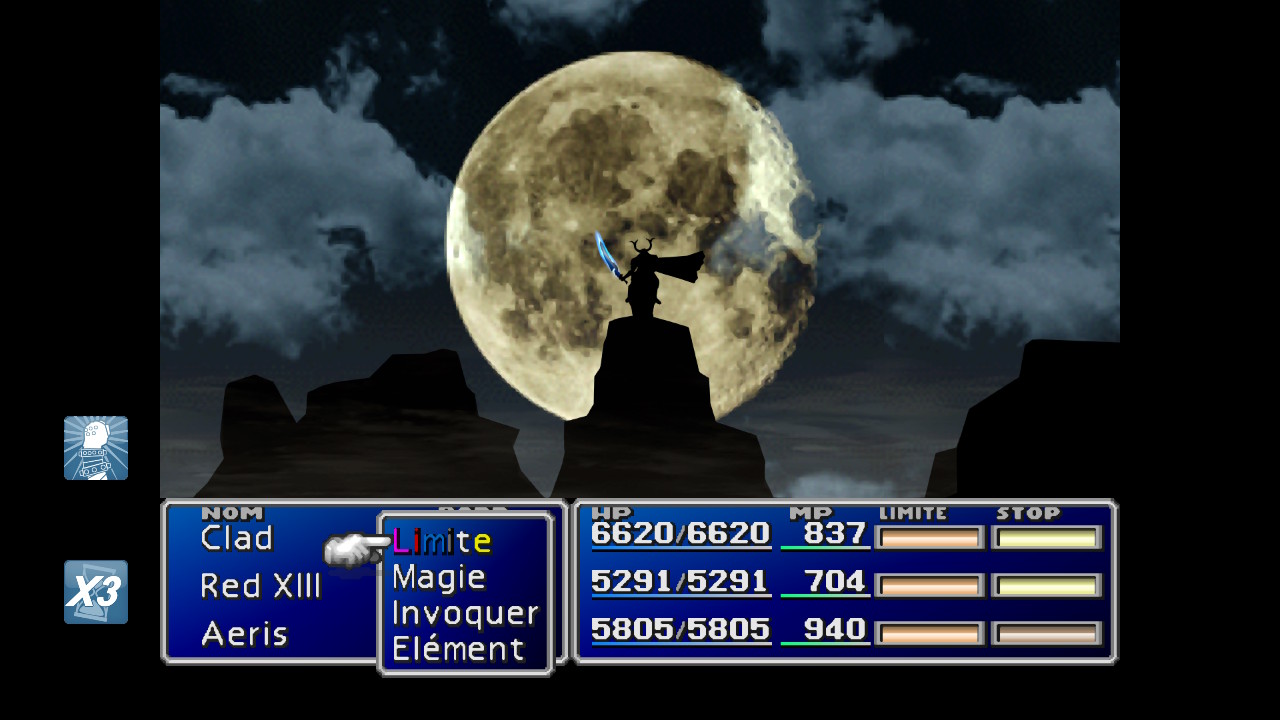This screenshot has width=1280, height=720.
Task: Select the Limite command
Action: 442,541
